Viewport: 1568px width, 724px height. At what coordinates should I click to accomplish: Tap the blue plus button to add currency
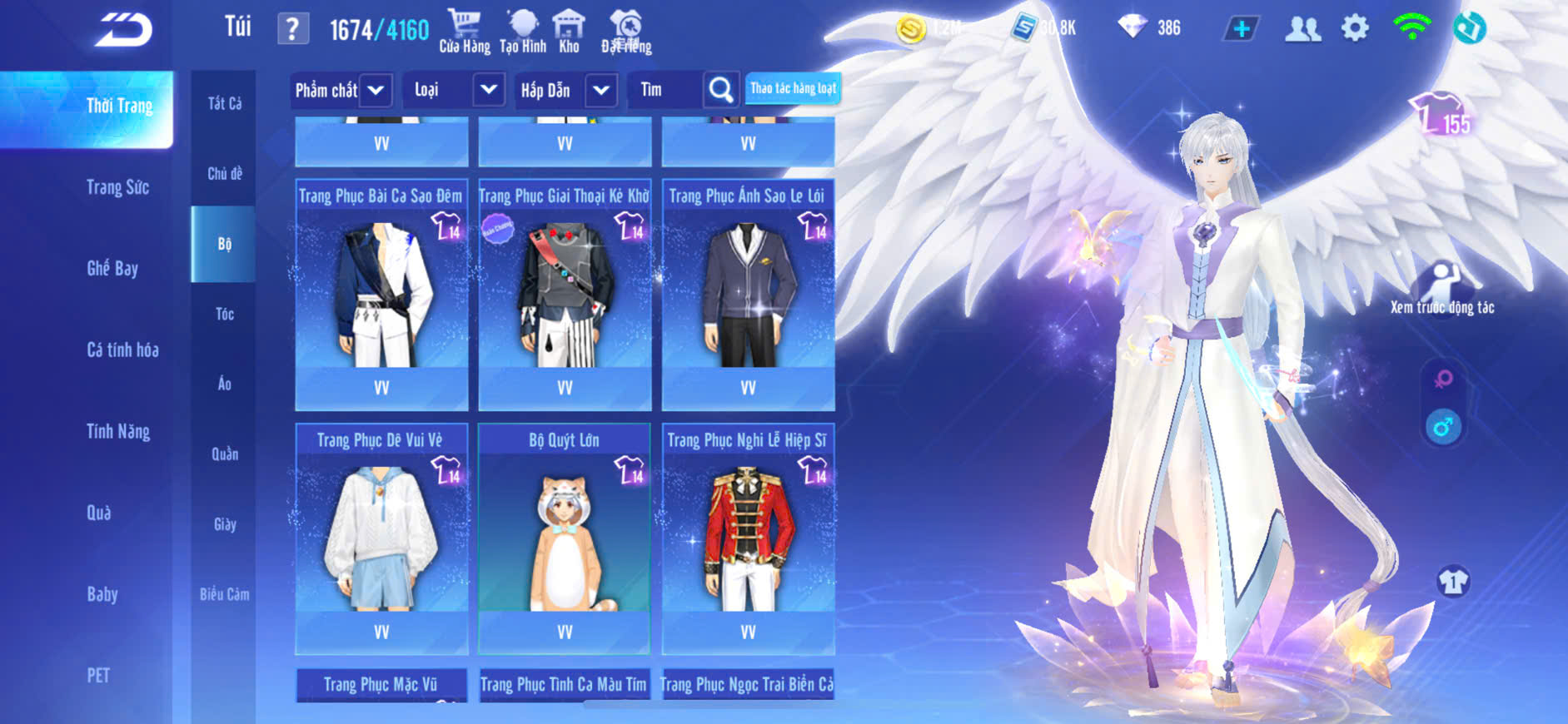tap(1241, 29)
